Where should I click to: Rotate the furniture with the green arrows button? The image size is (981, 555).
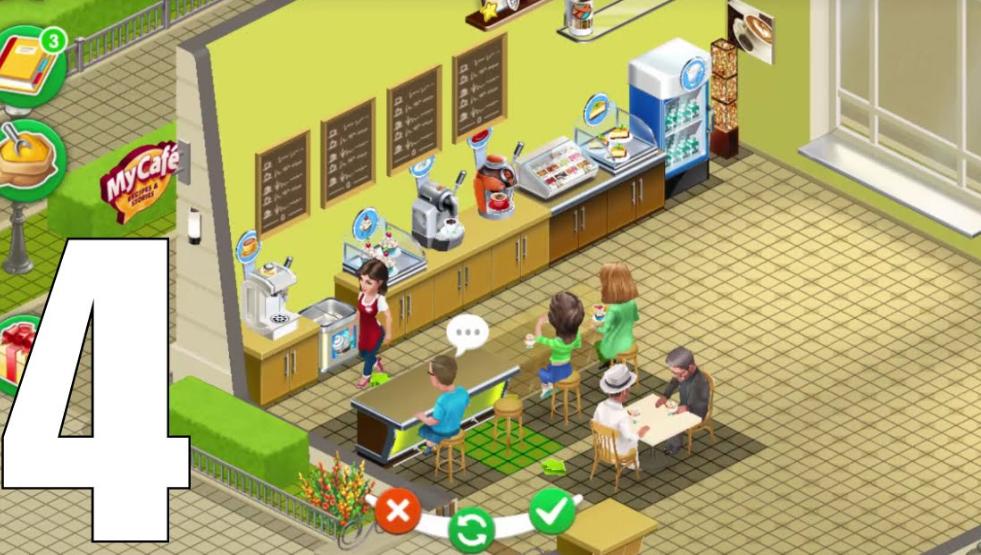click(472, 526)
